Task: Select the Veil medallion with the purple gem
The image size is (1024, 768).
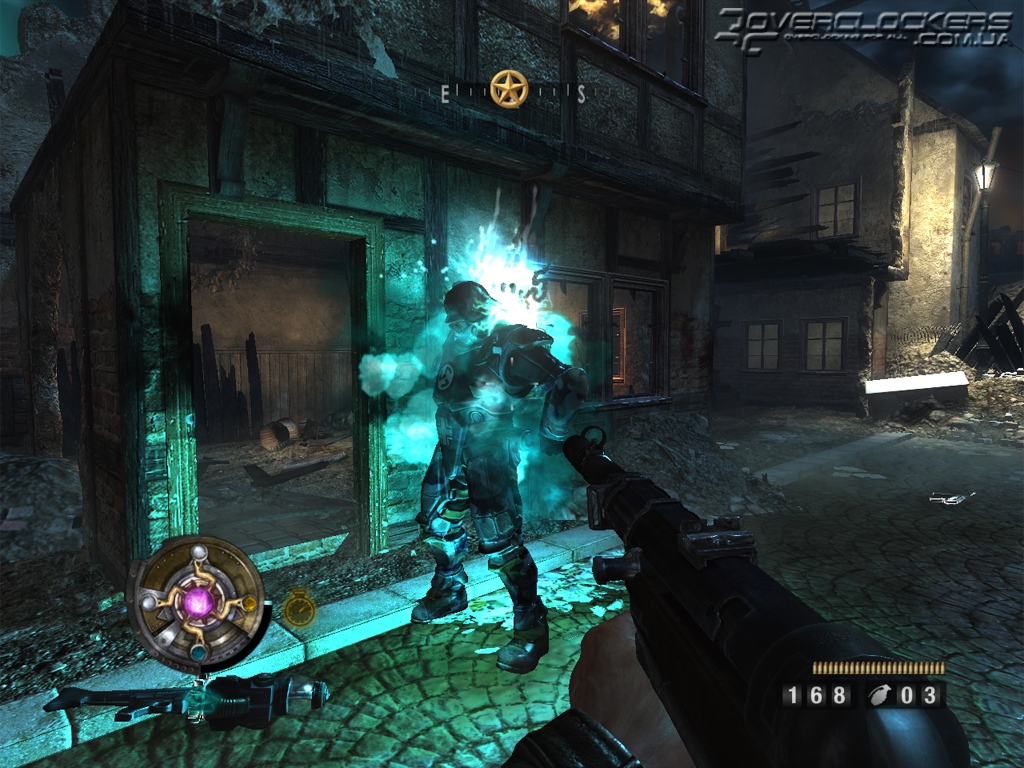Action: (197, 601)
